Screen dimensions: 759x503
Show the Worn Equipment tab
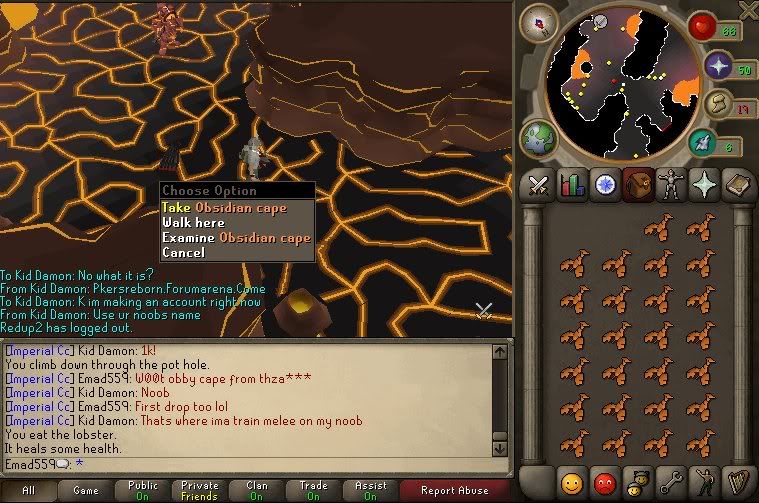pos(668,185)
